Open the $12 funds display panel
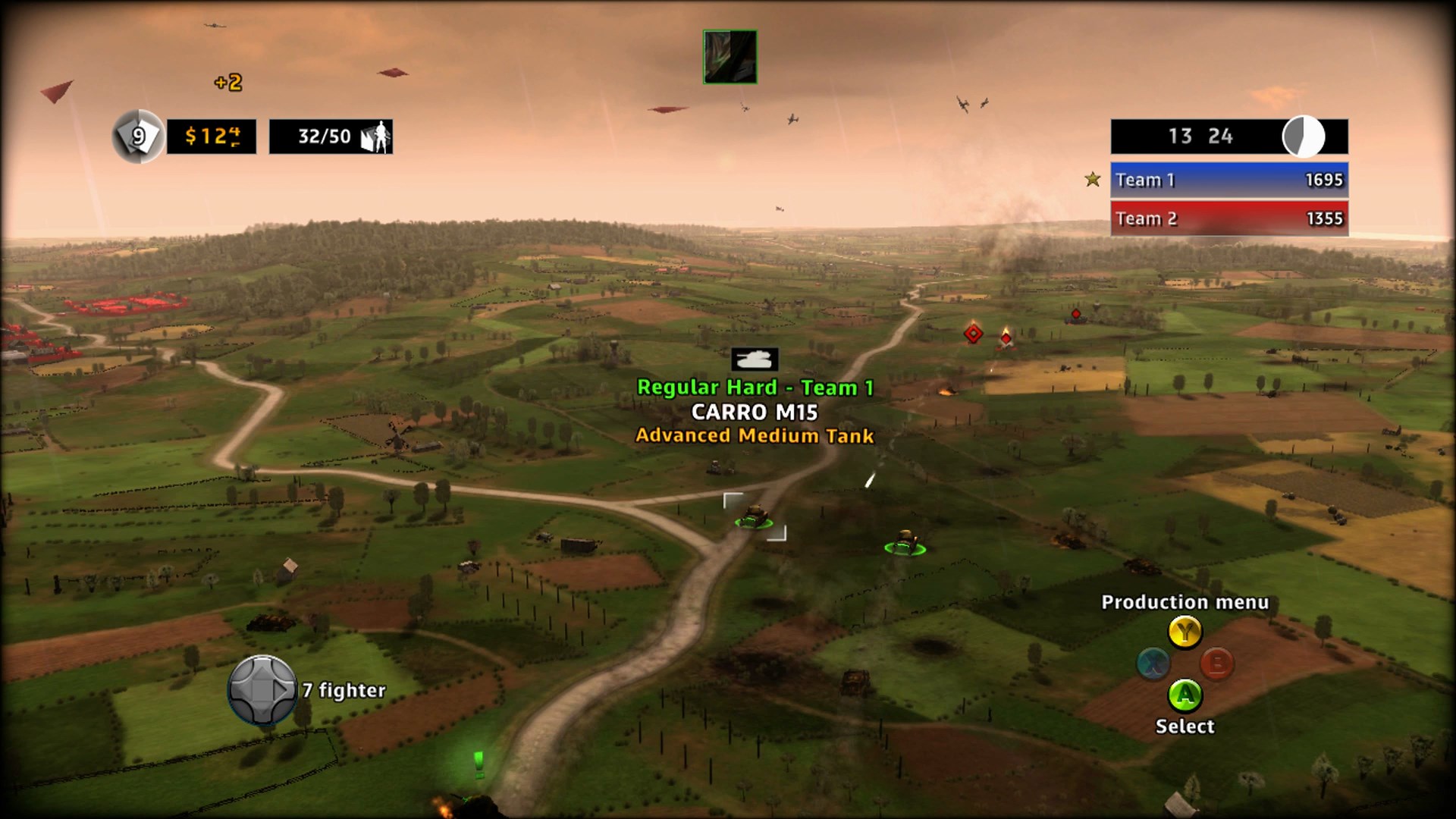This screenshot has height=819, width=1456. (x=212, y=136)
